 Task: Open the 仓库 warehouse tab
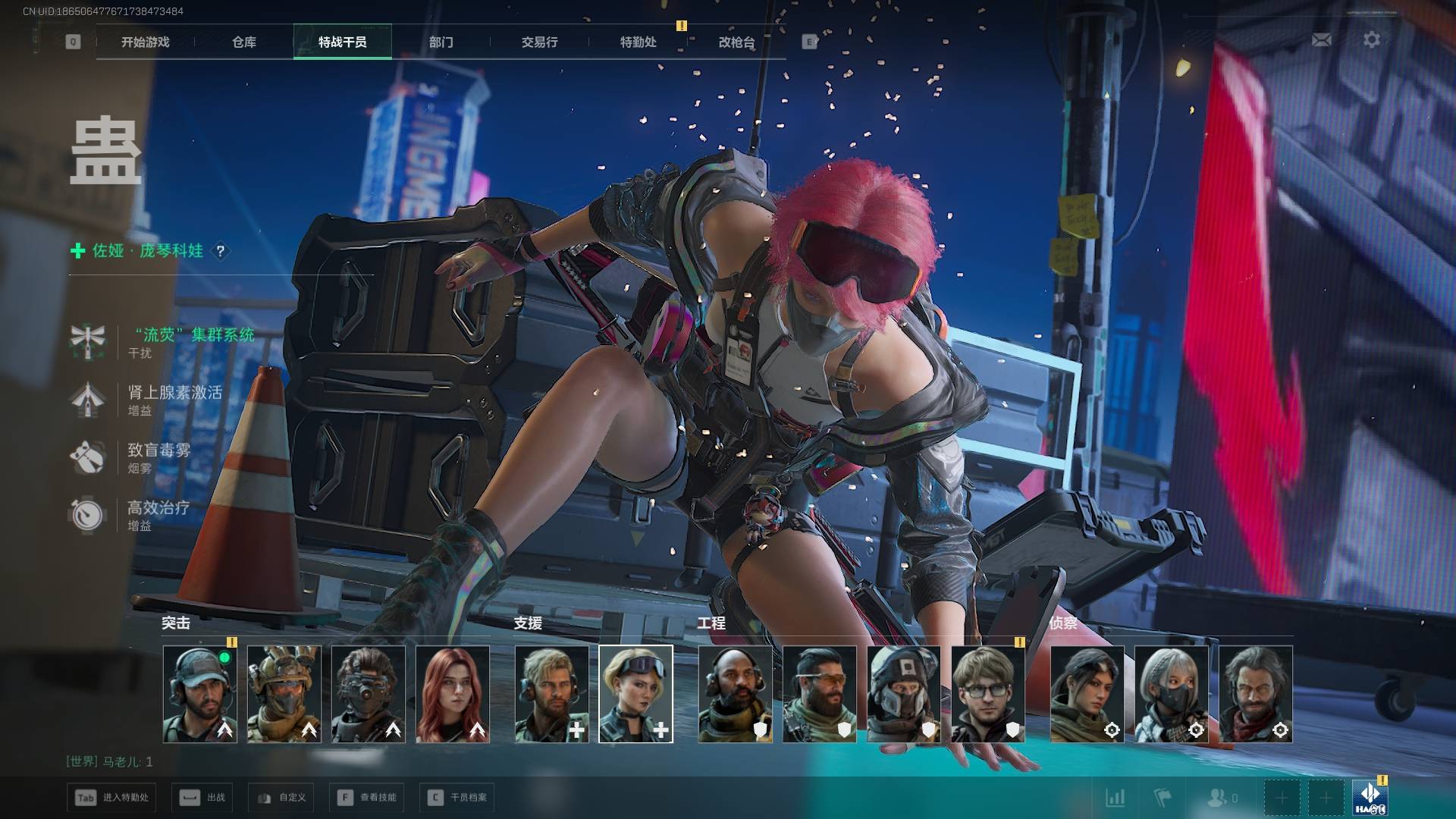pyautogui.click(x=244, y=42)
